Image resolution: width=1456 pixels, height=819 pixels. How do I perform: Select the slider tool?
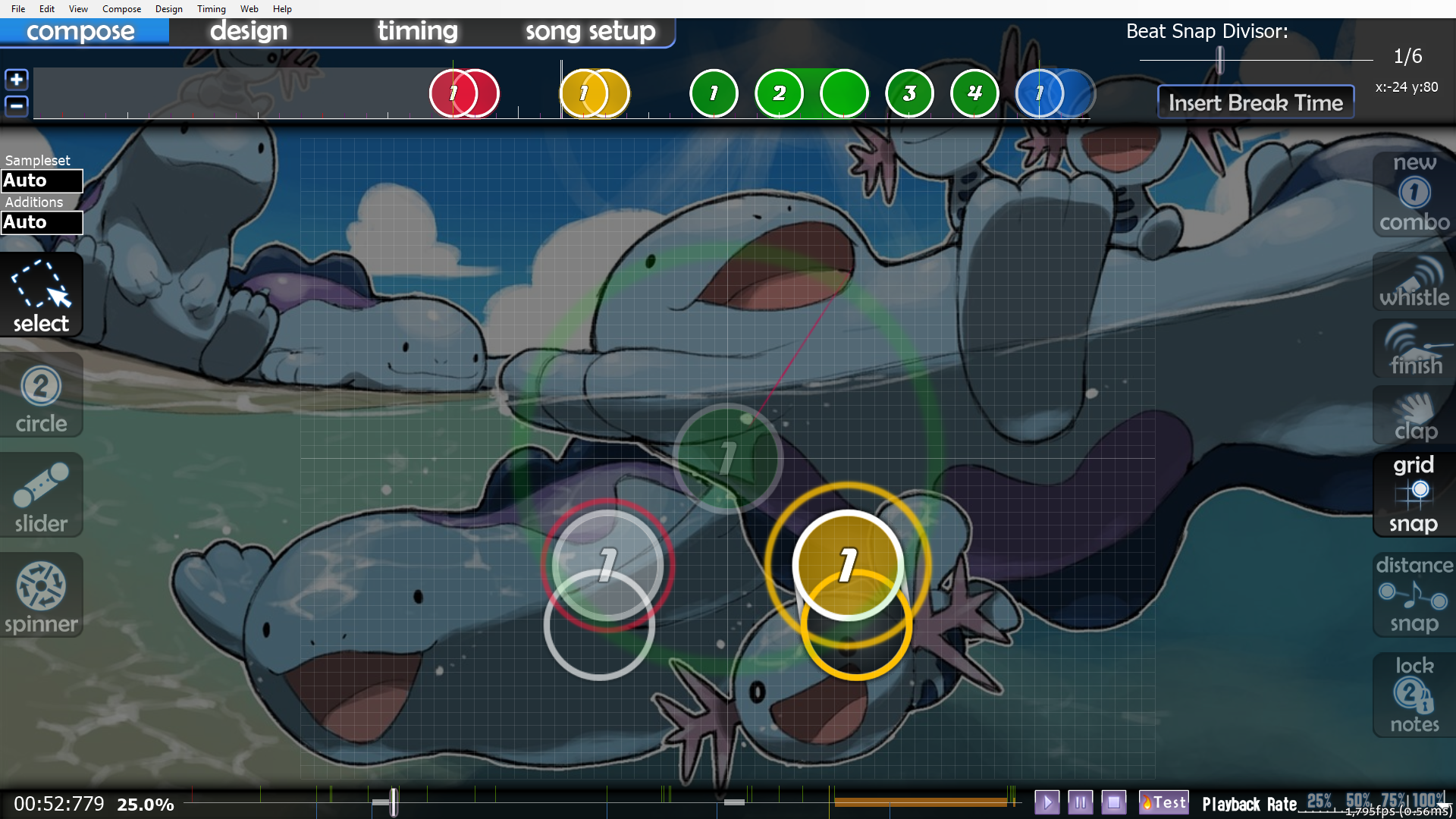click(x=41, y=497)
